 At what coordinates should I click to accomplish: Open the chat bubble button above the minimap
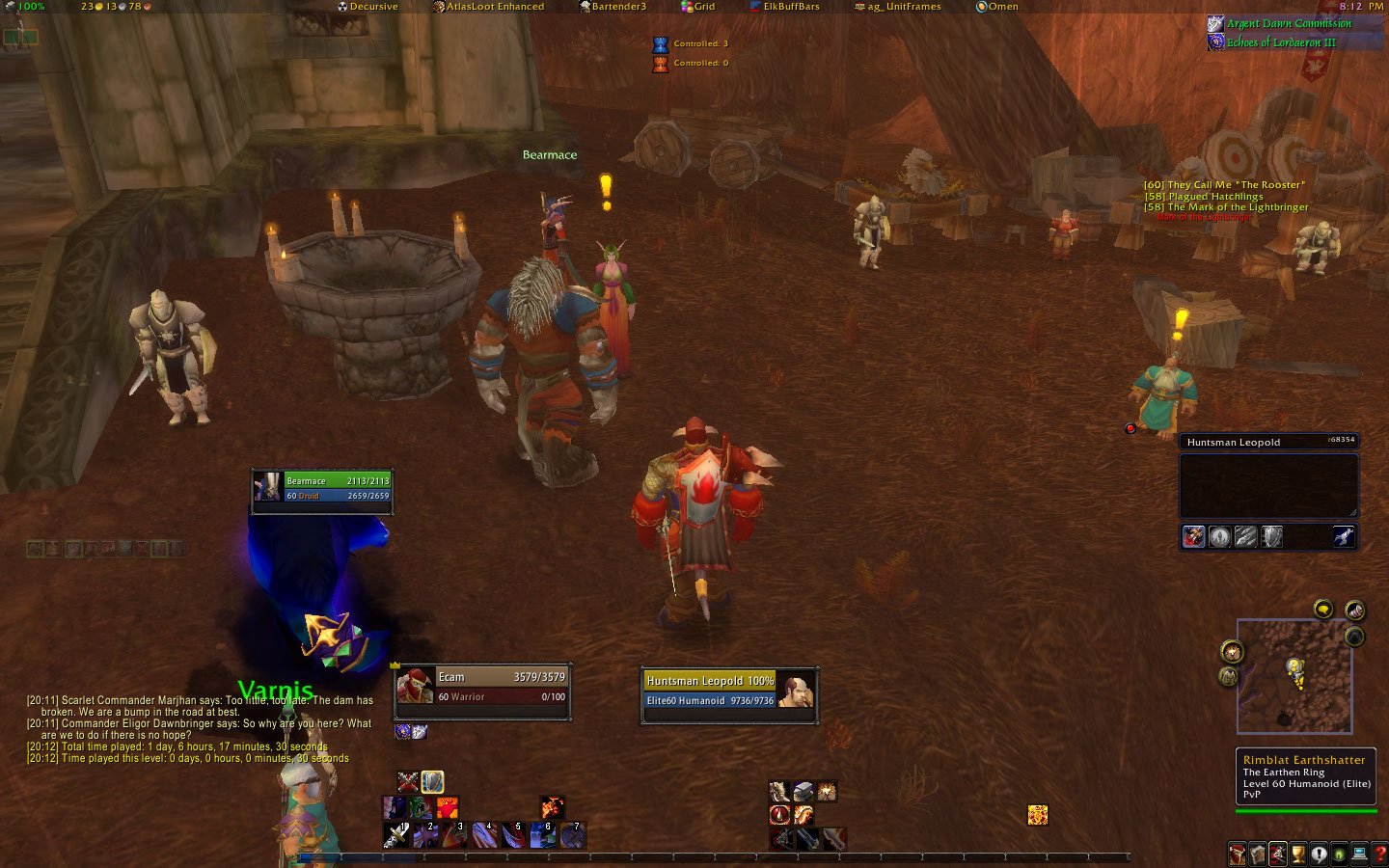1322,609
